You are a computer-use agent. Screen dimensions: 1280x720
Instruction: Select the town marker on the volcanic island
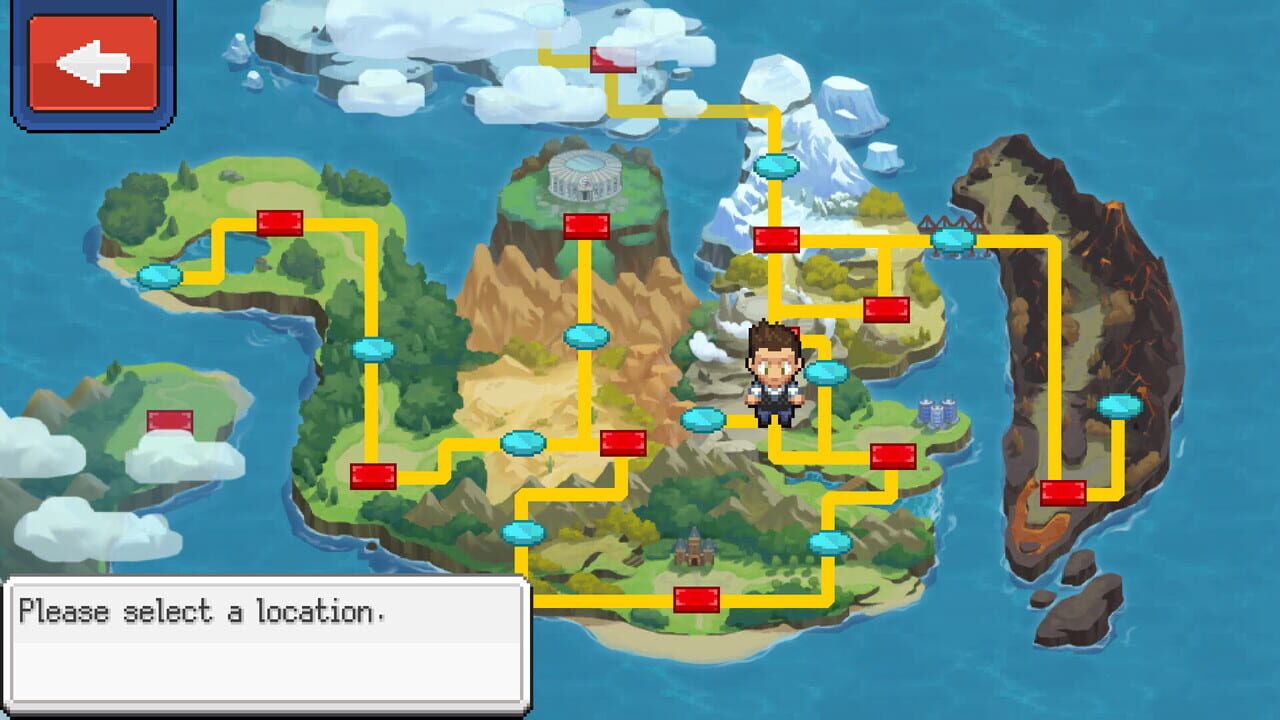(1063, 489)
